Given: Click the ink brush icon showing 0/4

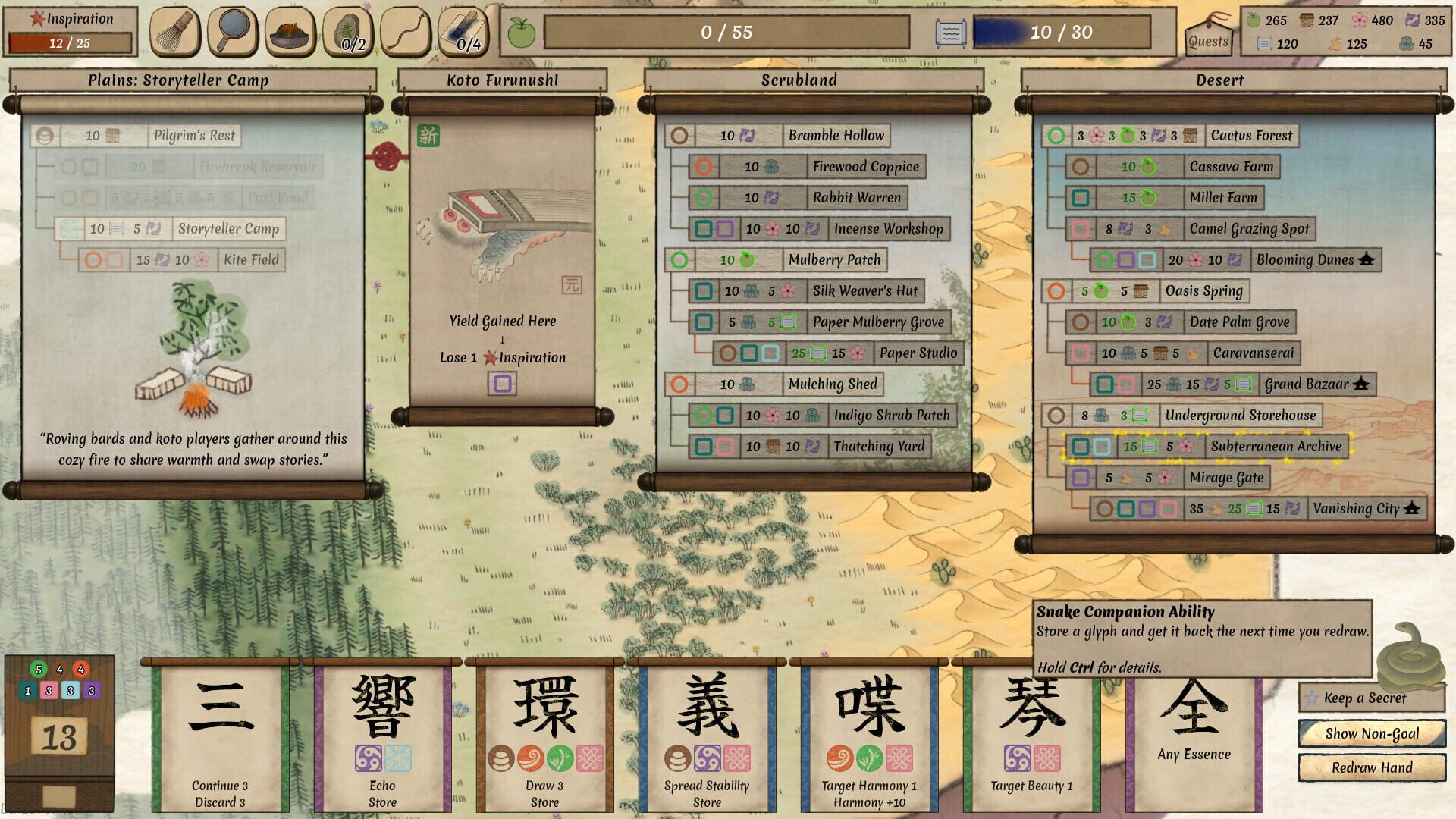Looking at the screenshot, I should 462,30.
